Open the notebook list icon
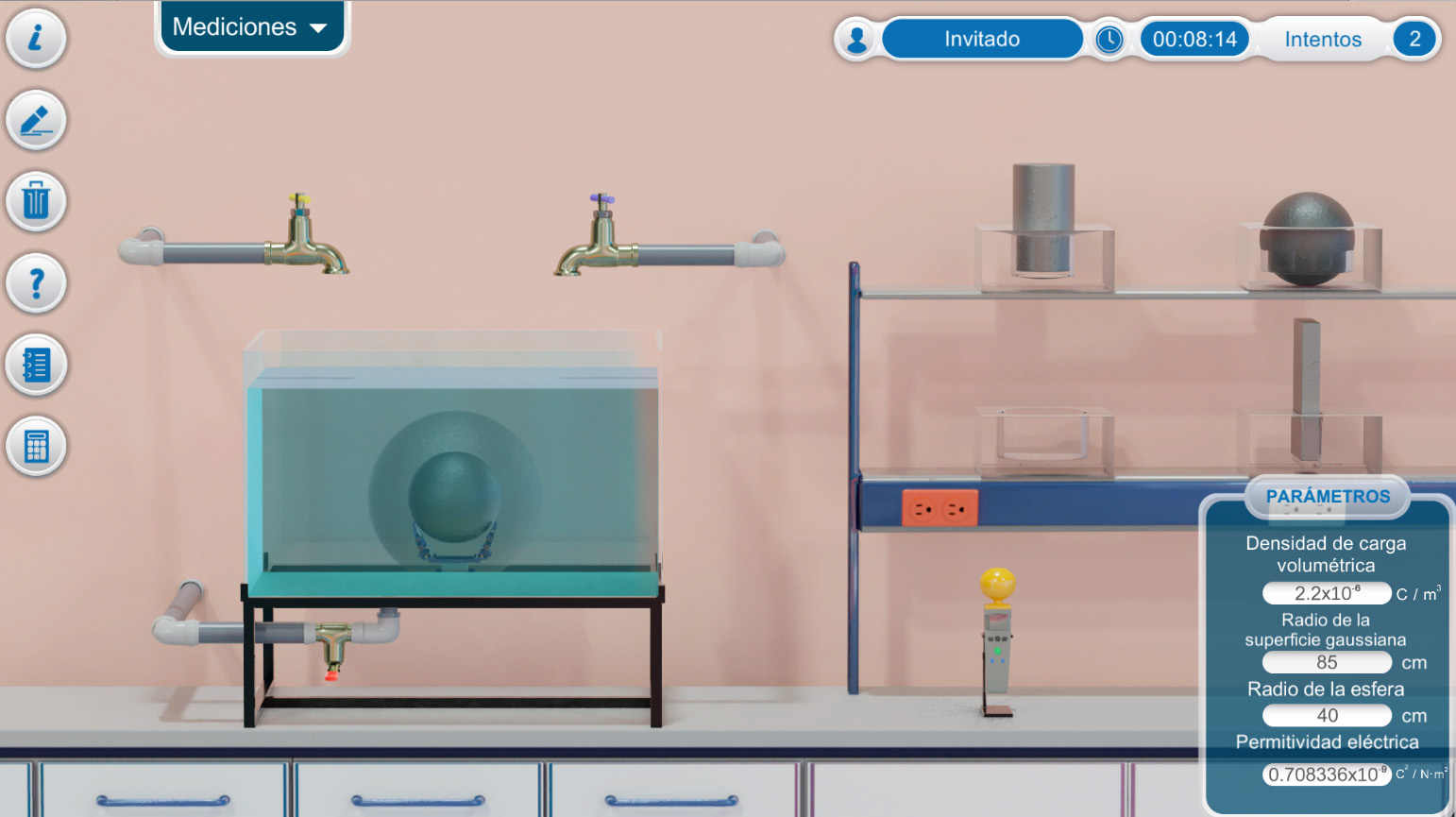 [36, 365]
